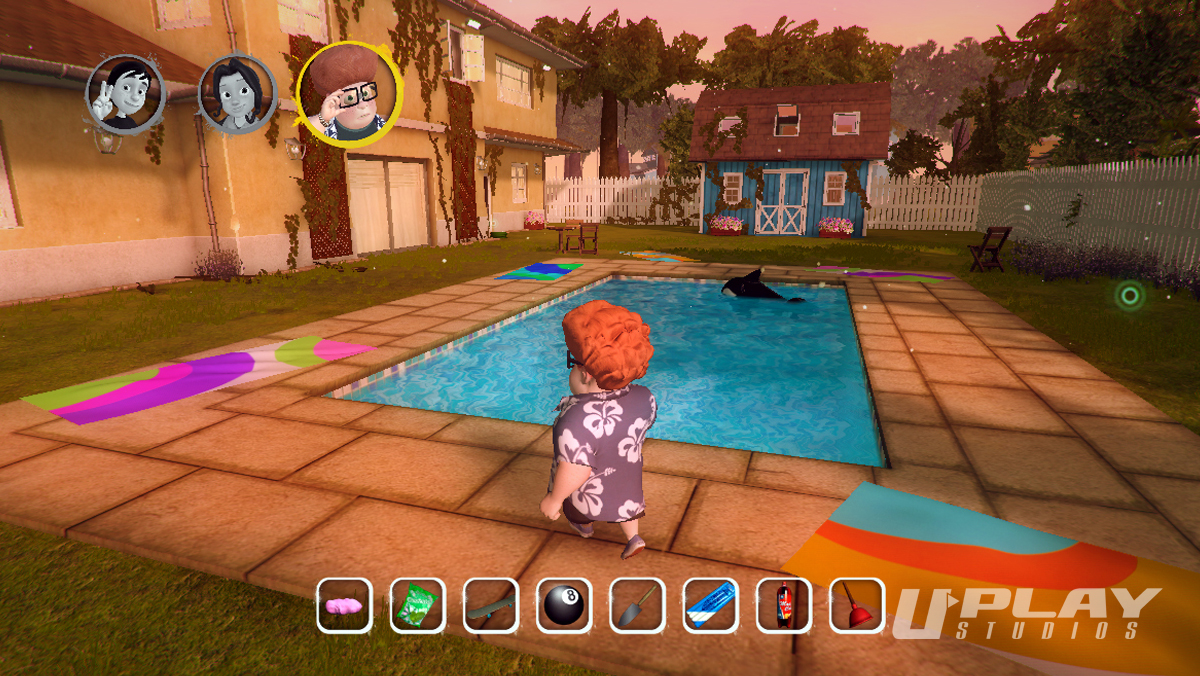The height and width of the screenshot is (676, 1200).
Task: Select the blue and white wrapped item
Action: 710,605
